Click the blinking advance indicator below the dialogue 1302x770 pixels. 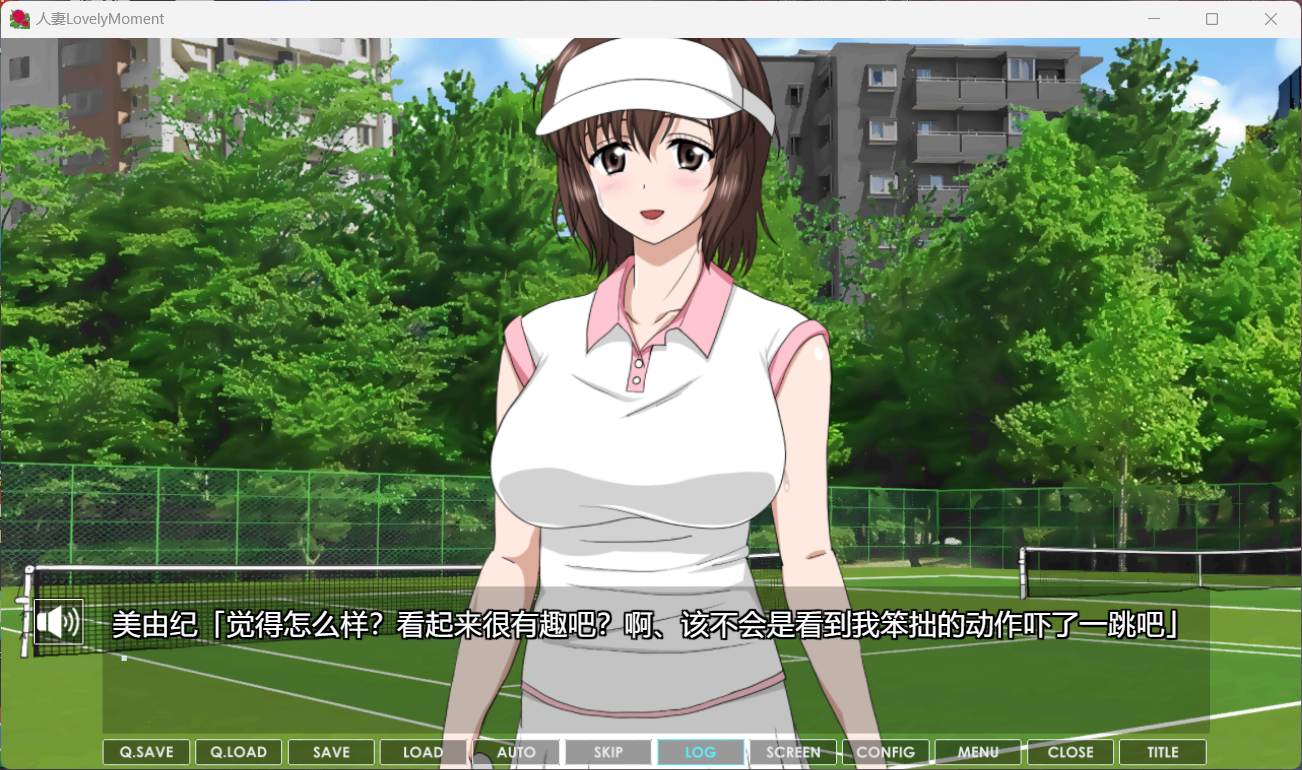124,657
